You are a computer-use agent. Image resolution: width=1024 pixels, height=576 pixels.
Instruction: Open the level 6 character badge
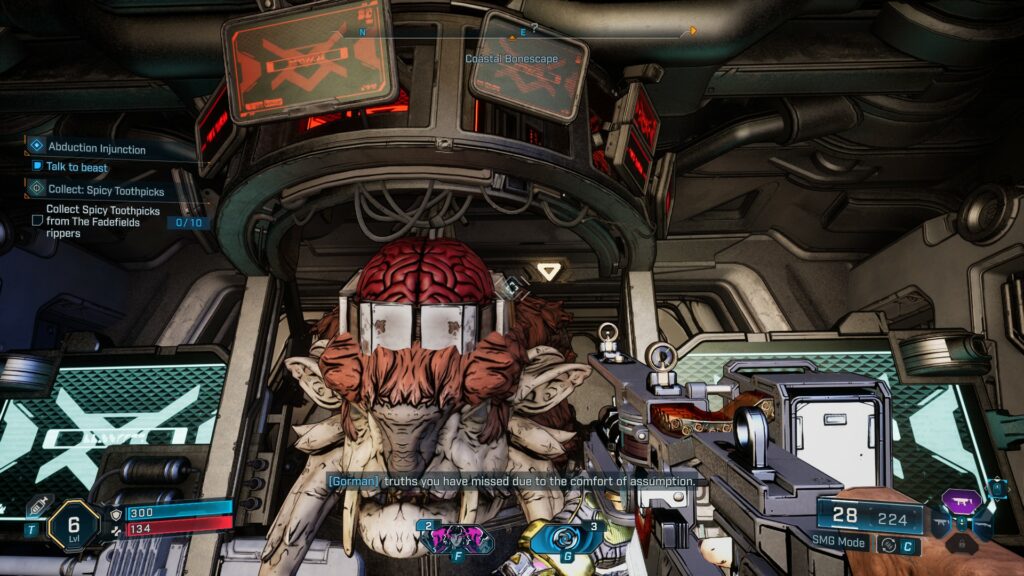(x=73, y=524)
